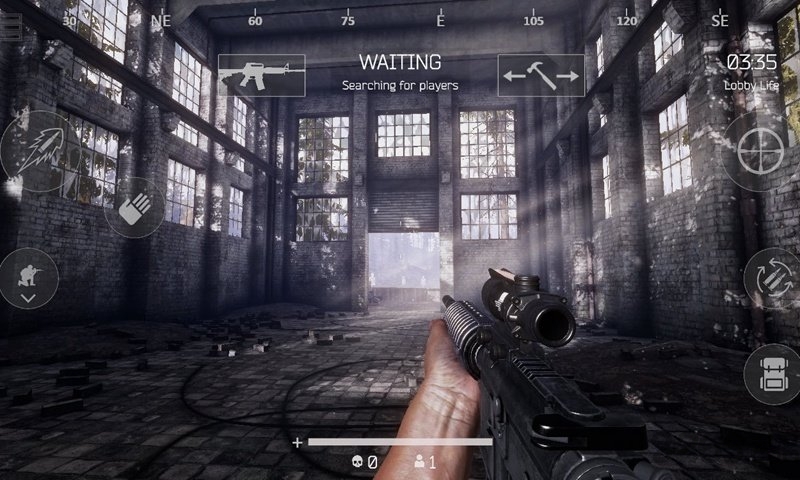
Task: Aim down sights with the crosshair button
Action: coord(762,152)
